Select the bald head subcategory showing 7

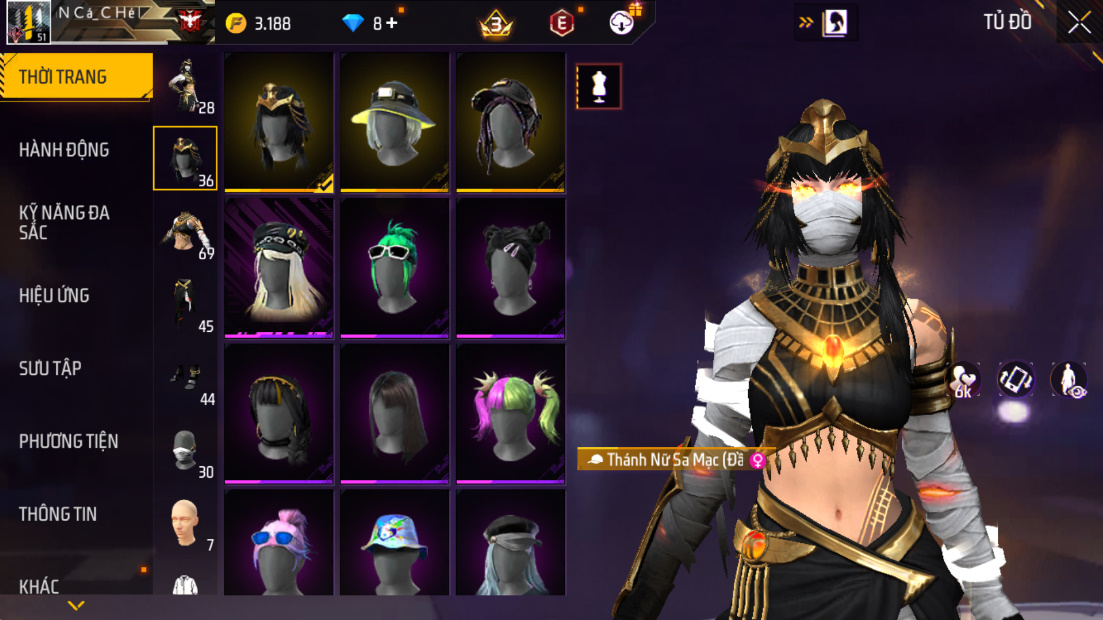pyautogui.click(x=185, y=523)
